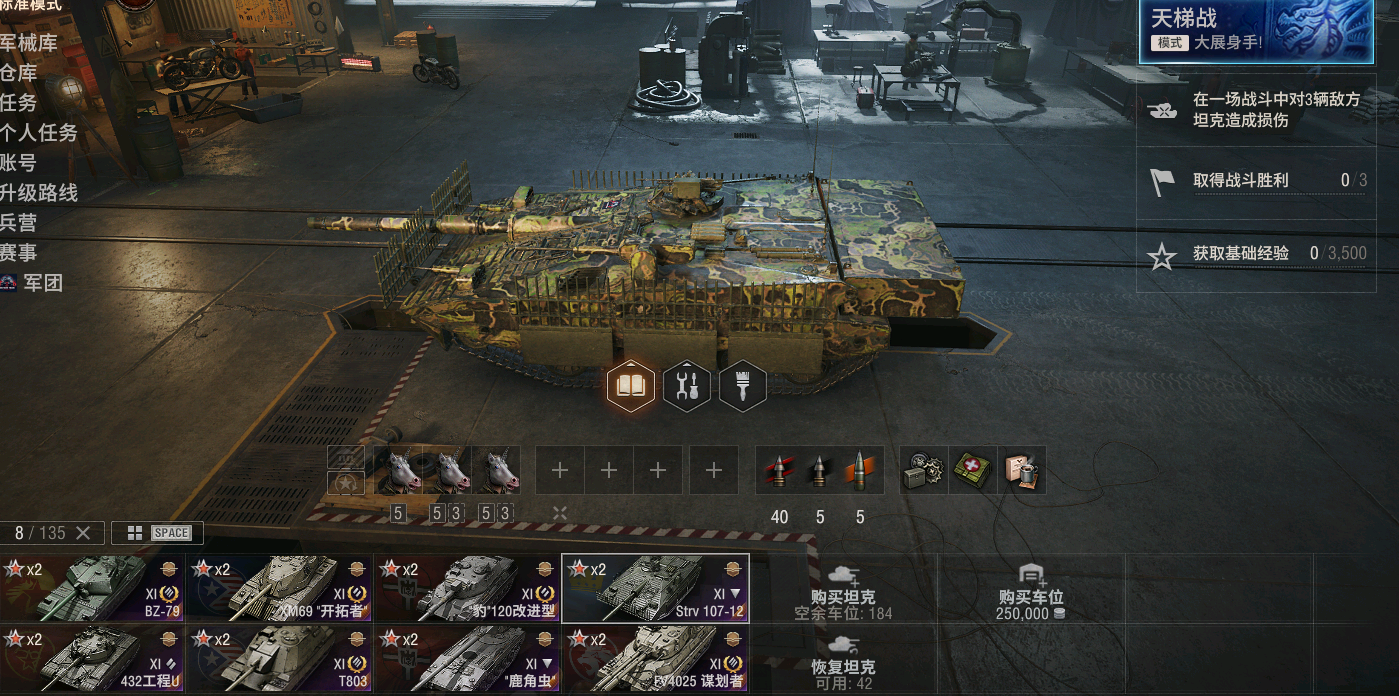Image resolution: width=1399 pixels, height=696 pixels.
Task: View the 取得战斗胜利 mission row
Action: pyautogui.click(x=1258, y=181)
